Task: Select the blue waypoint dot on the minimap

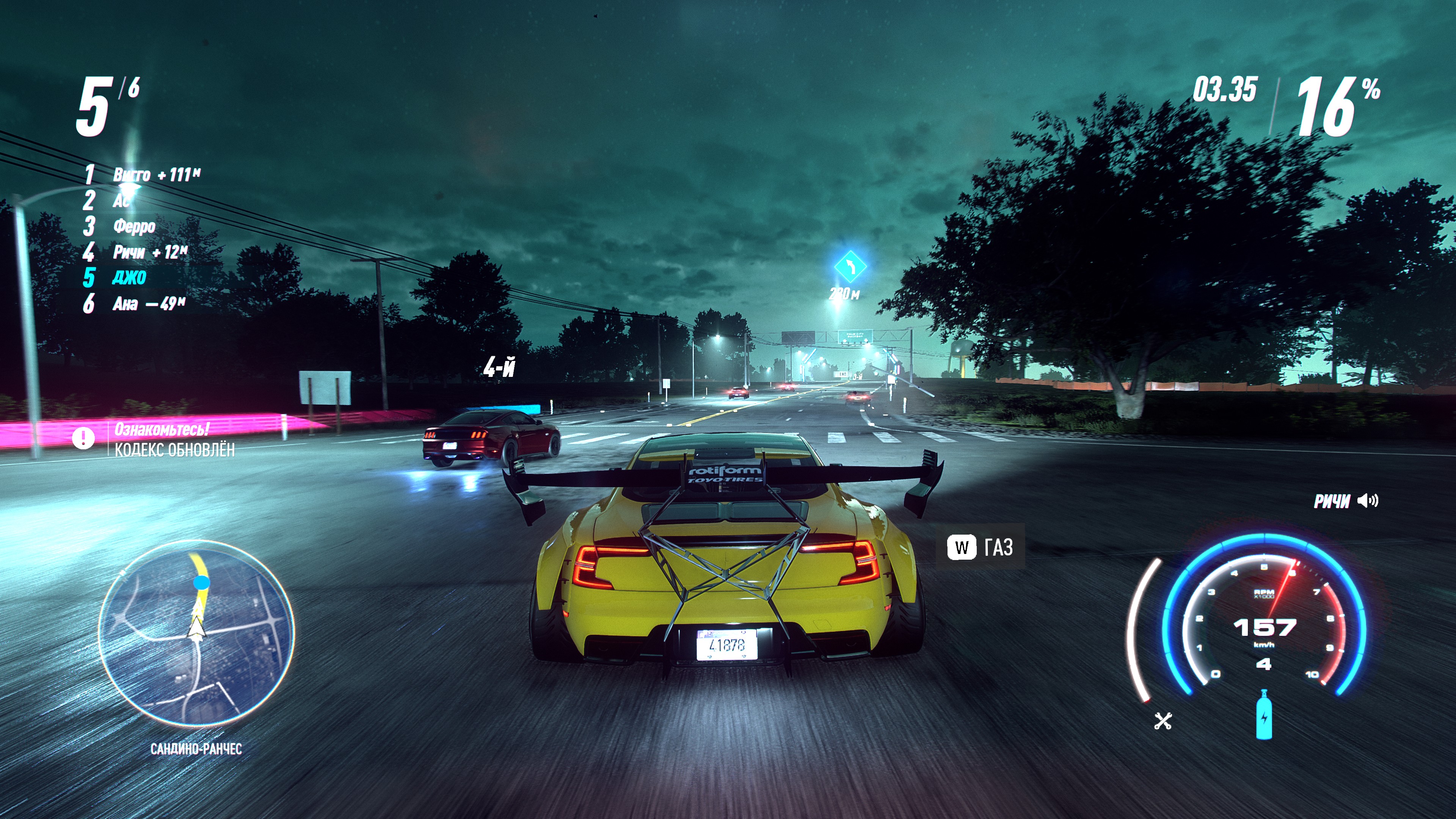Action: (x=201, y=582)
